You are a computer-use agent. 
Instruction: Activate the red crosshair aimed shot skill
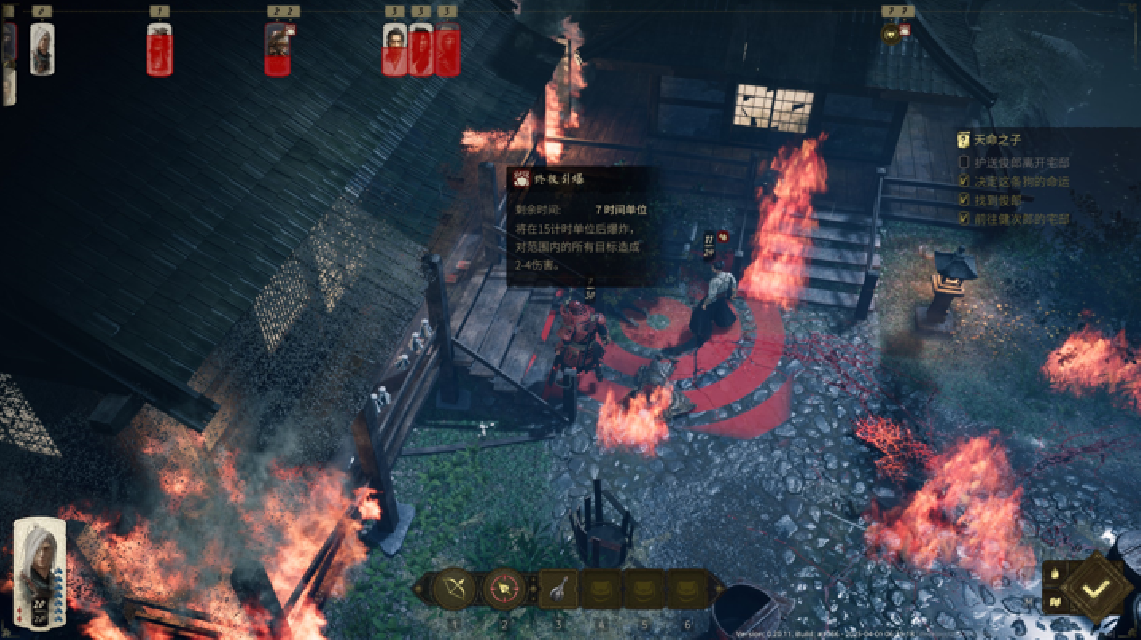click(x=505, y=588)
